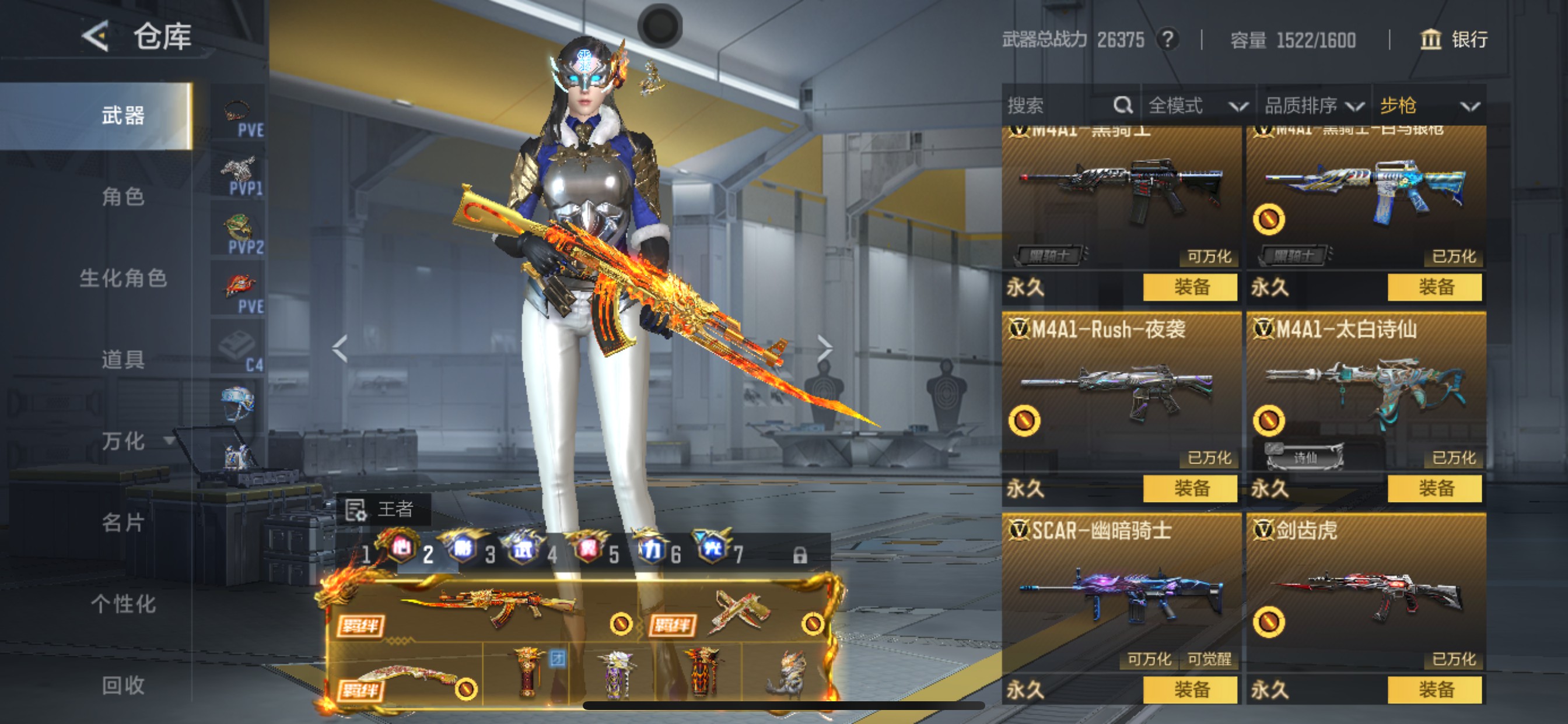The image size is (1568, 724).
Task: Switch to the 角色 character tab
Action: tap(123, 196)
